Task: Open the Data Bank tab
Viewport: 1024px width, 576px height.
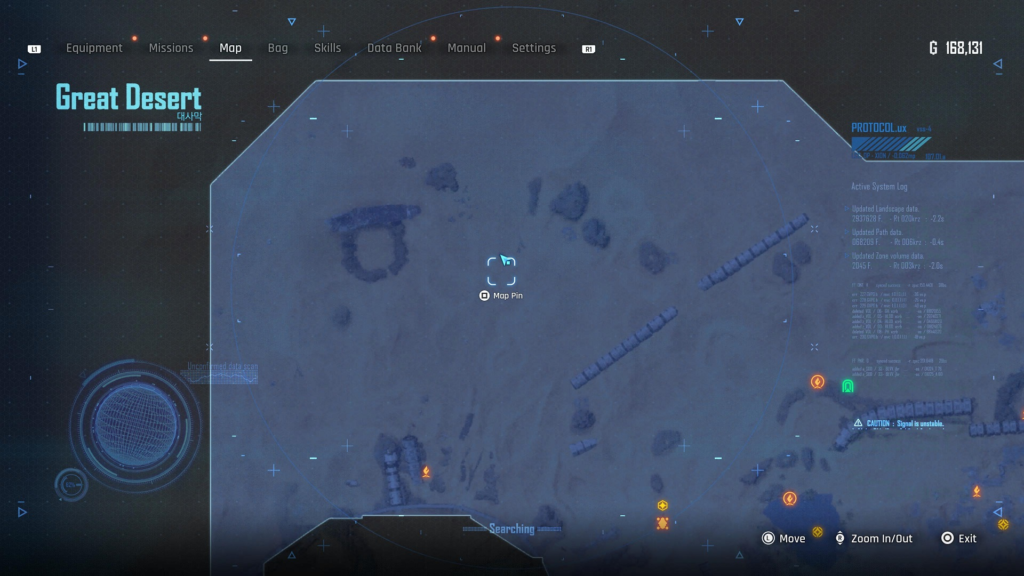Action: pos(394,48)
